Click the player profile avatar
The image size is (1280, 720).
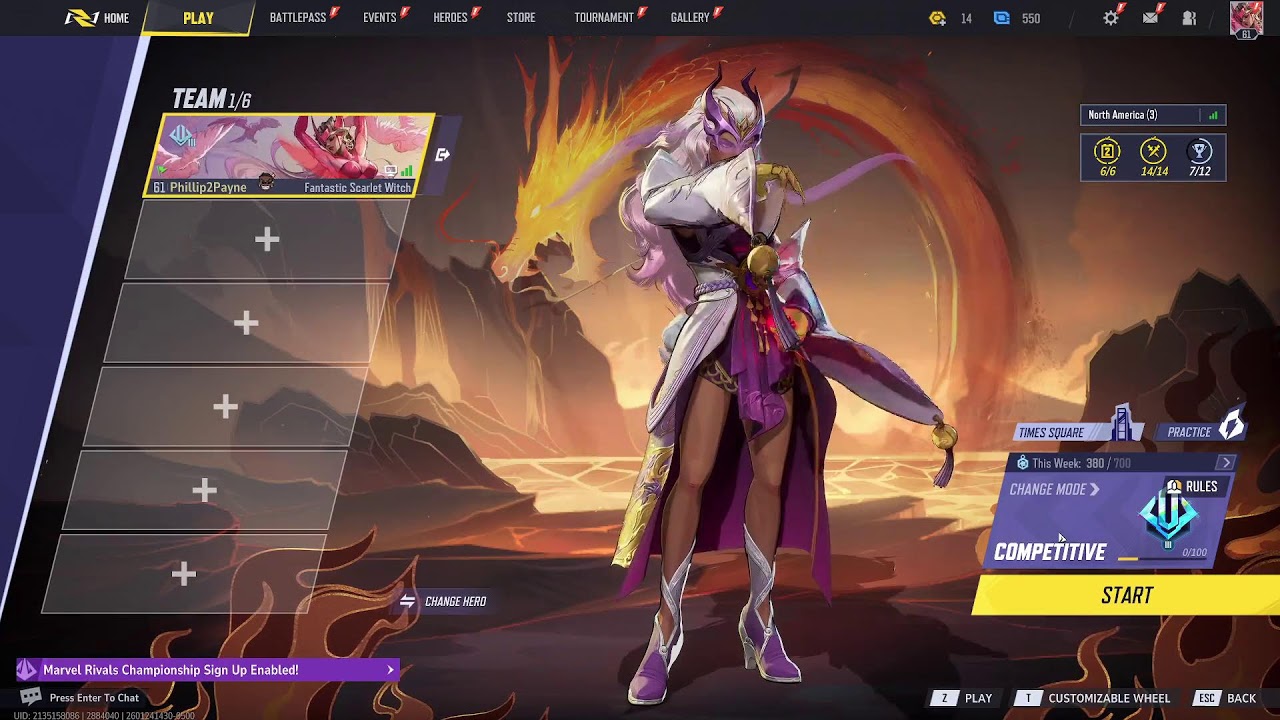(x=1246, y=19)
